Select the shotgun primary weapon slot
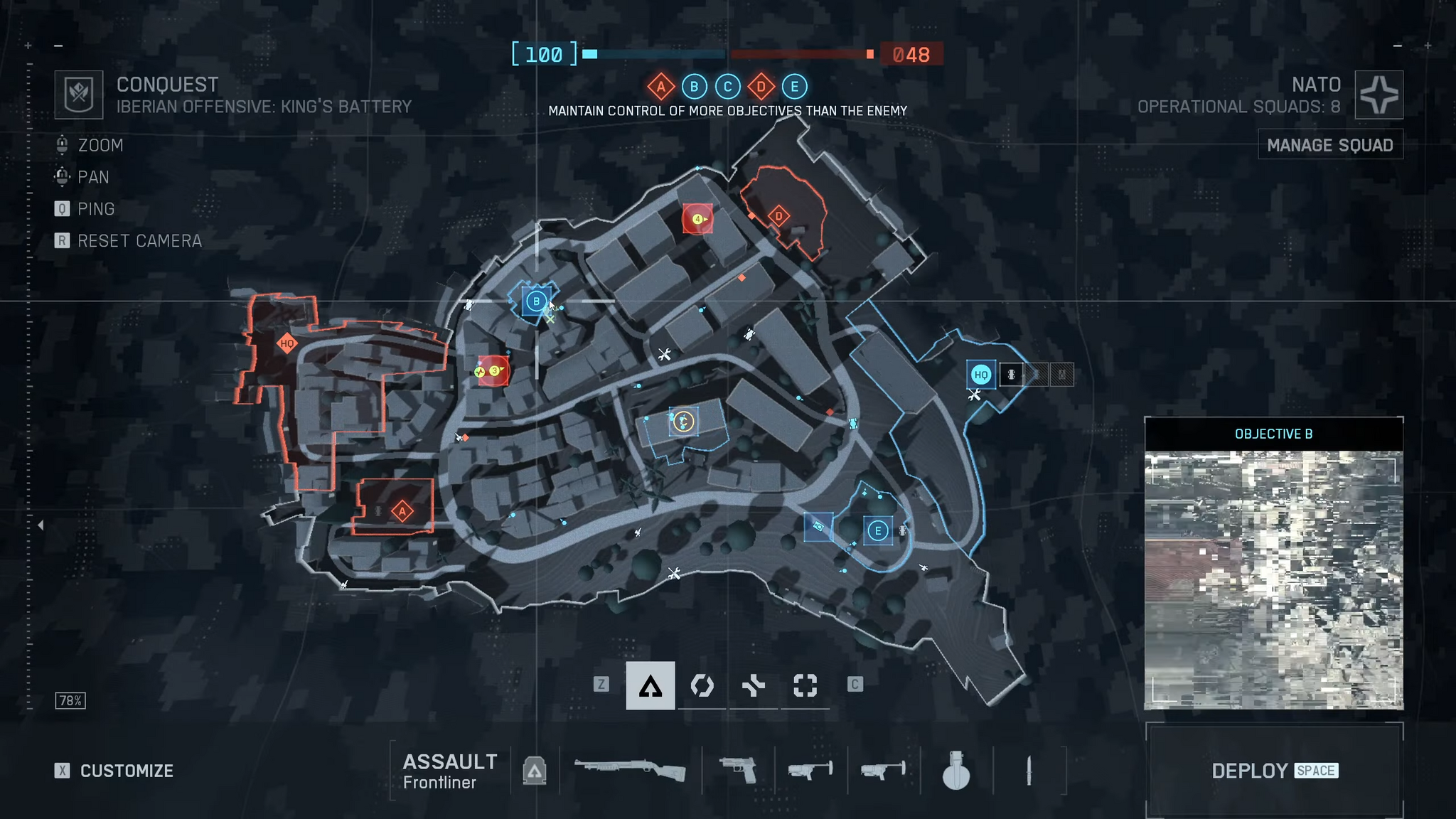The height and width of the screenshot is (819, 1456). (630, 770)
